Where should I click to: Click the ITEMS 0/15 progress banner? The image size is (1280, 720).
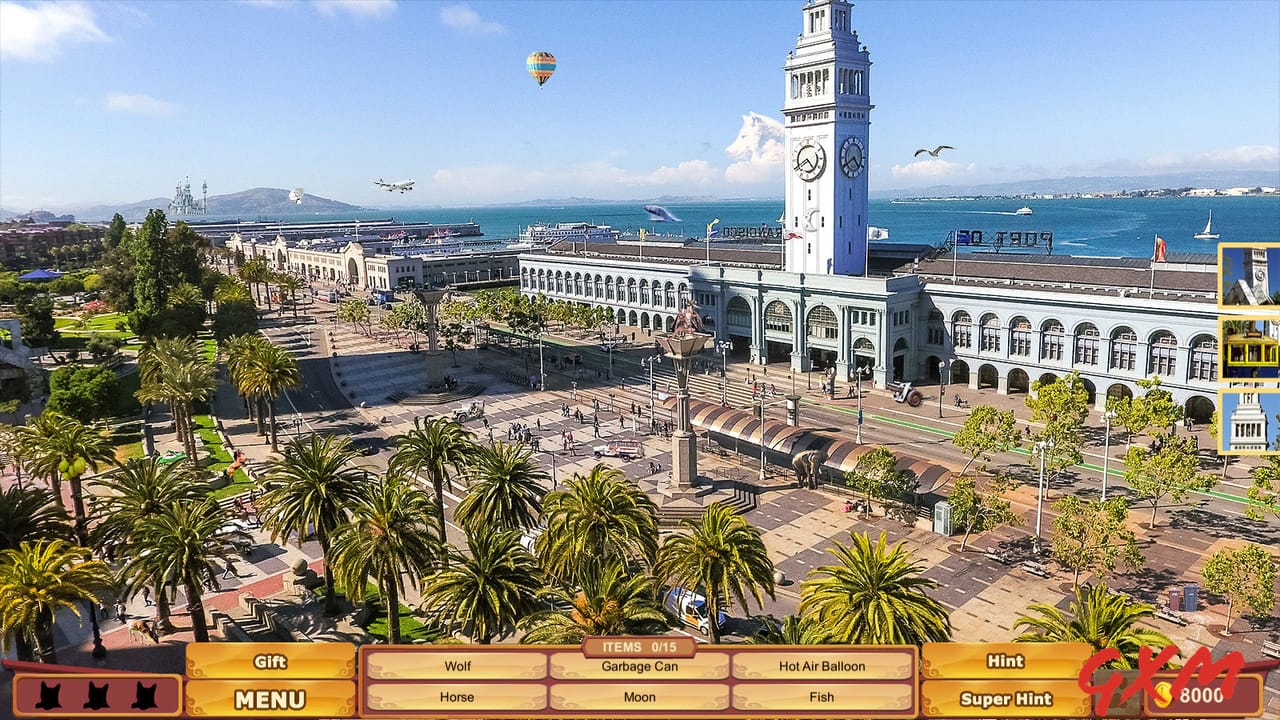point(638,646)
